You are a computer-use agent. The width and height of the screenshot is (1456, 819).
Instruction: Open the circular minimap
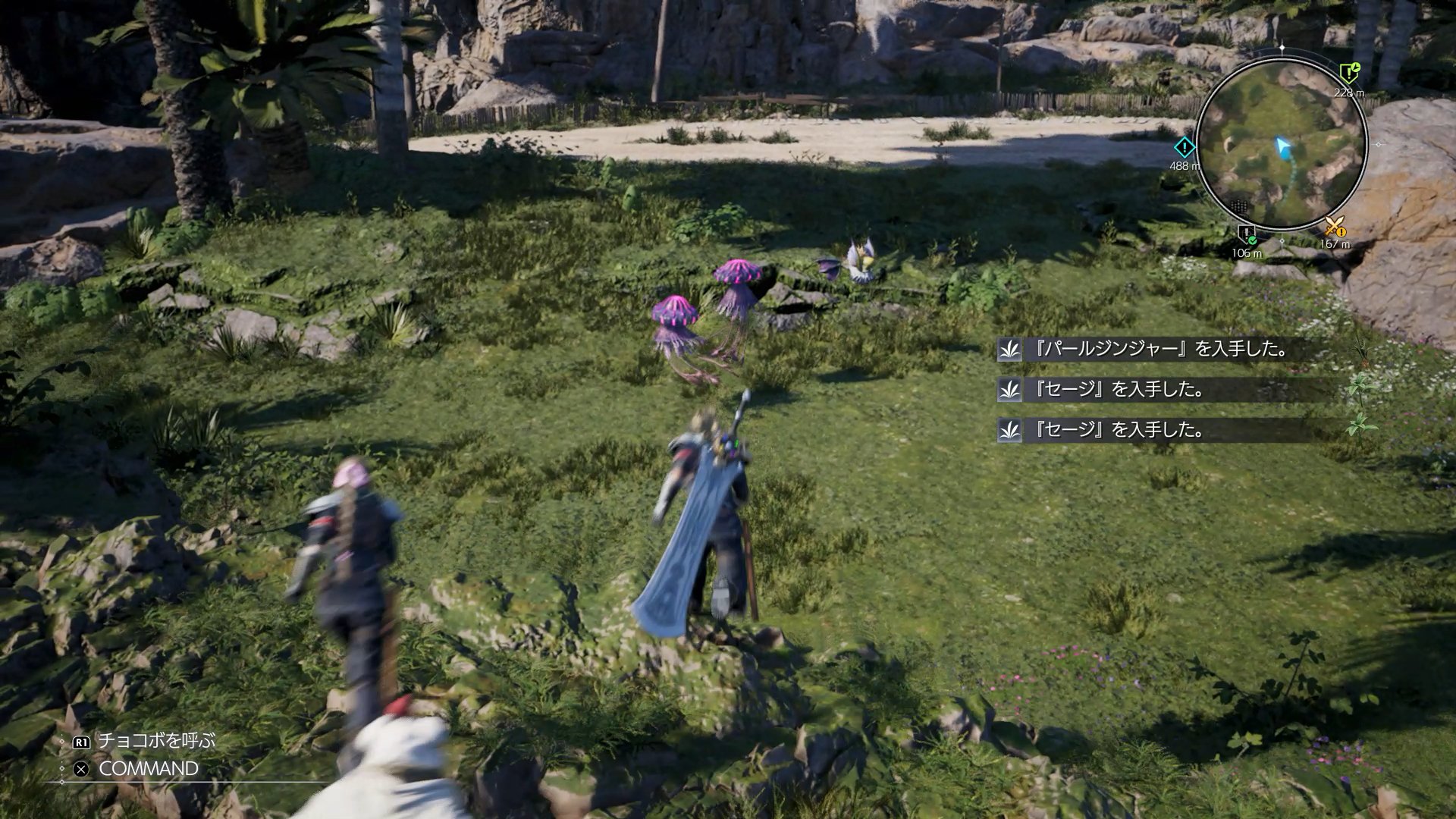[x=1282, y=143]
